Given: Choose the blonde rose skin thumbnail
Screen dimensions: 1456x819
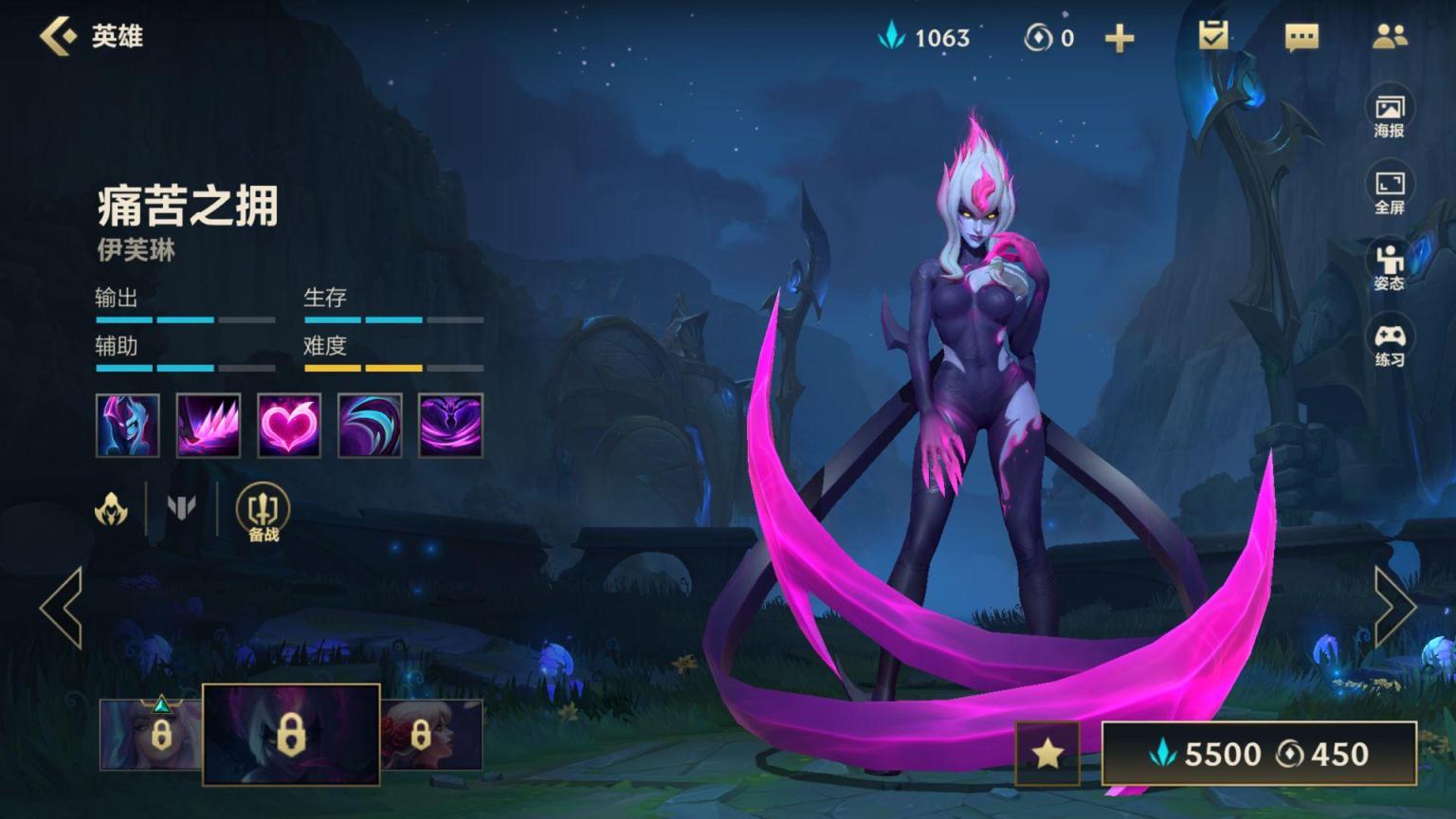Looking at the screenshot, I should click(x=431, y=735).
